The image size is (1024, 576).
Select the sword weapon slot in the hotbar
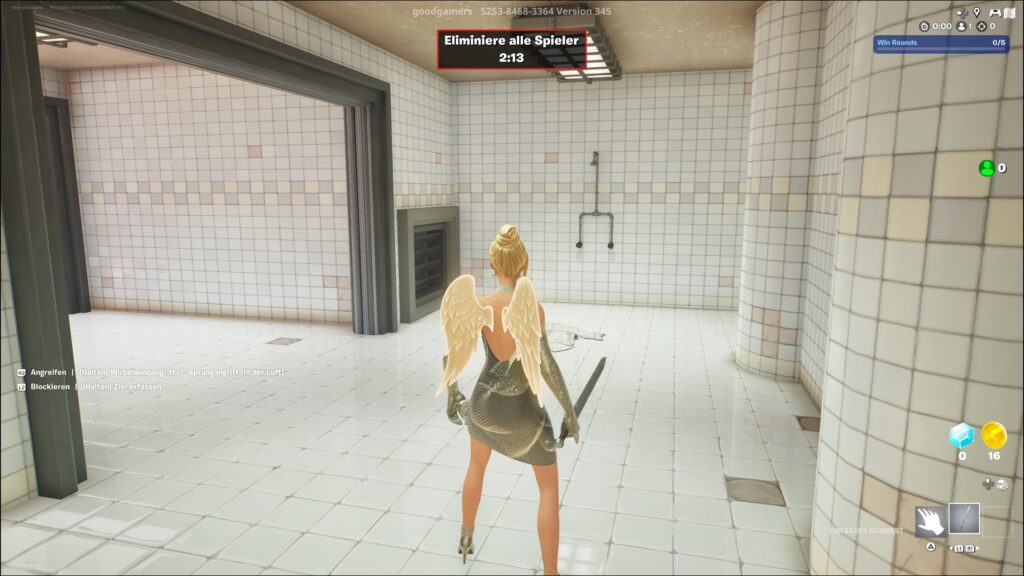click(x=964, y=519)
